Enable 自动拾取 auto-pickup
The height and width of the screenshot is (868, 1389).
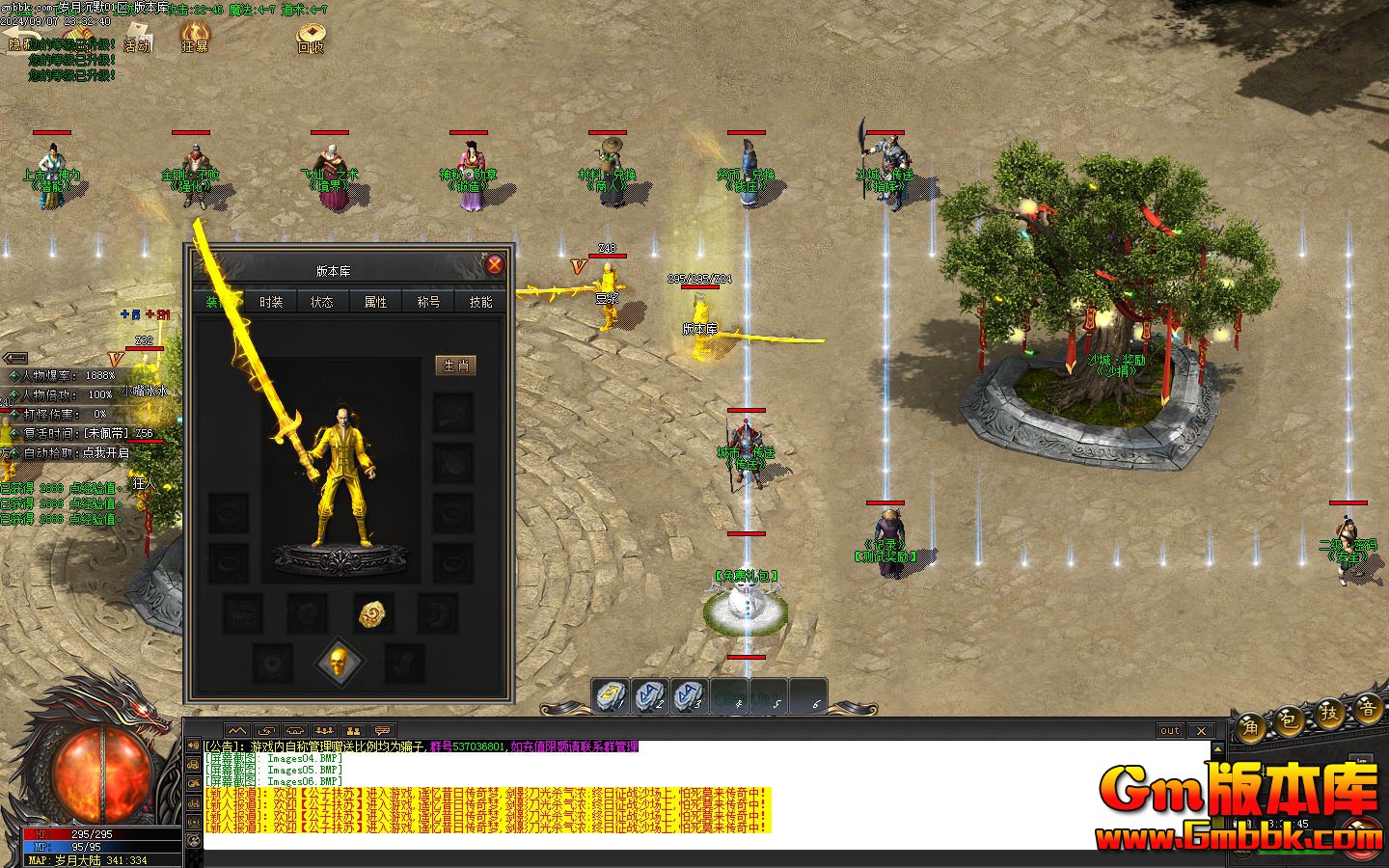coord(75,452)
